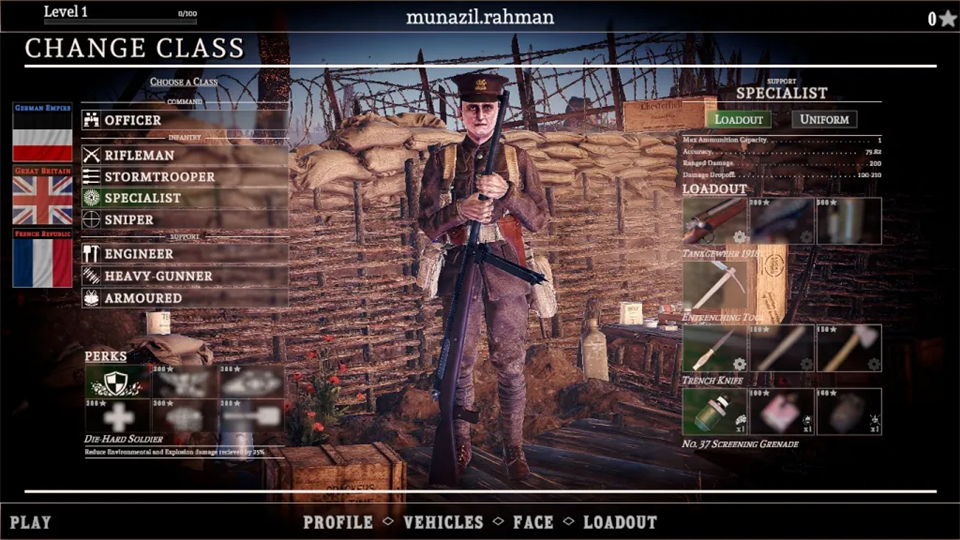
Task: Switch to the Uniform tab
Action: pyautogui.click(x=824, y=119)
